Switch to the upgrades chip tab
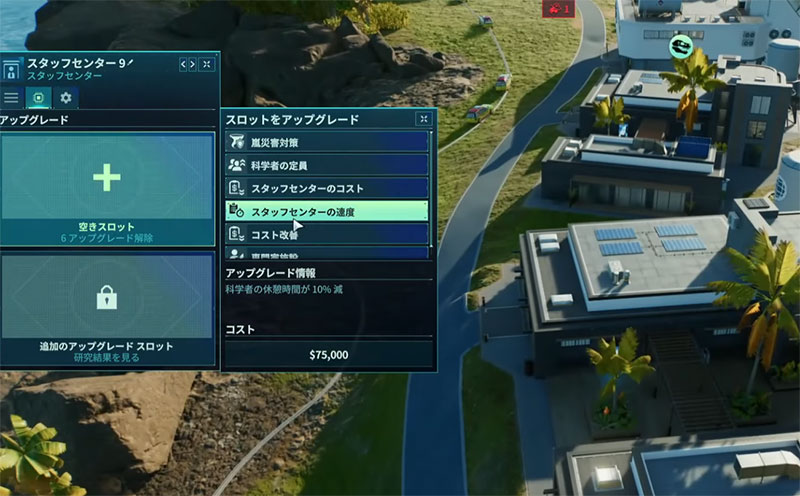Image resolution: width=800 pixels, height=496 pixels. tap(39, 98)
